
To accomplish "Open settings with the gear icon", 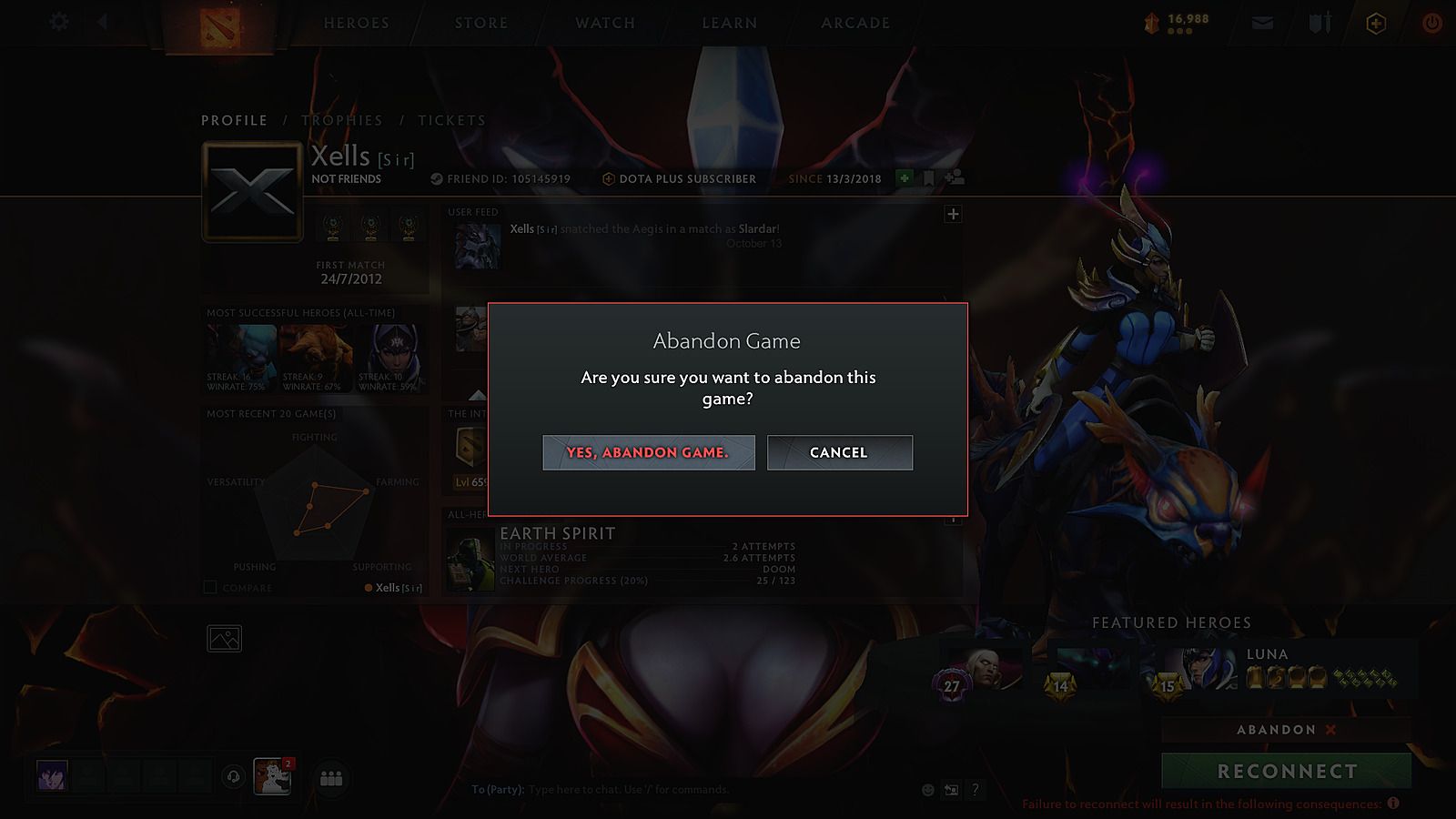I will click(58, 22).
